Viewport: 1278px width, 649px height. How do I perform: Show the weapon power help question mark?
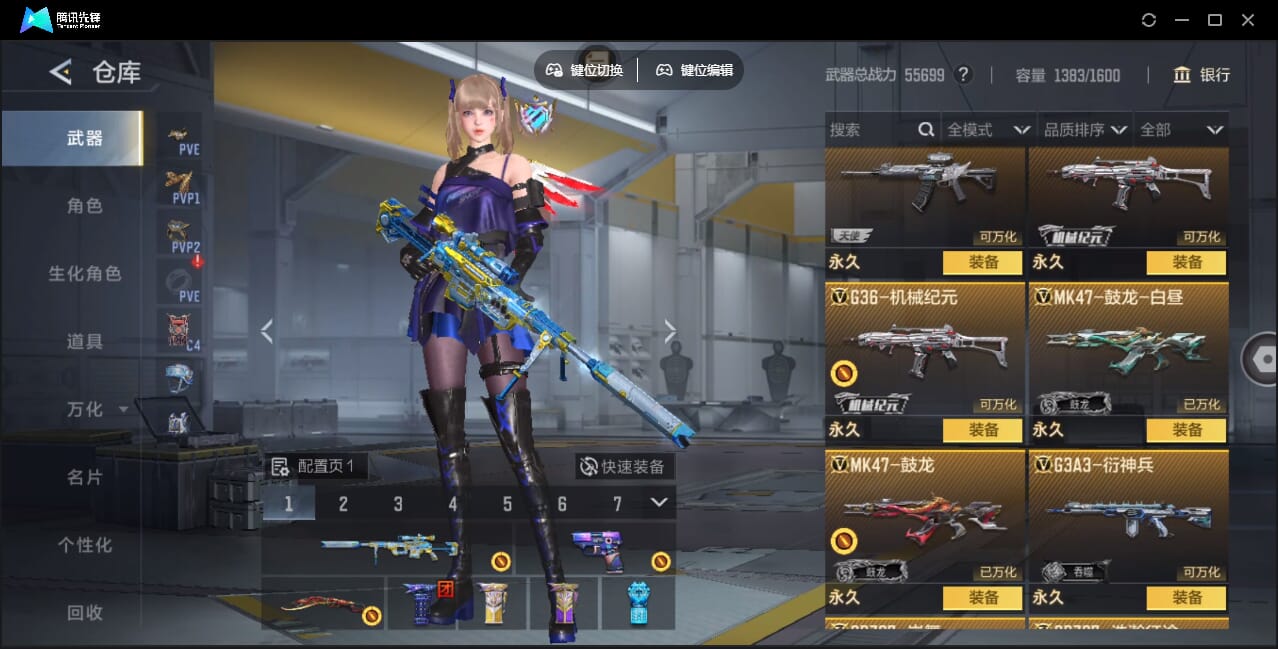pyautogui.click(x=963, y=75)
